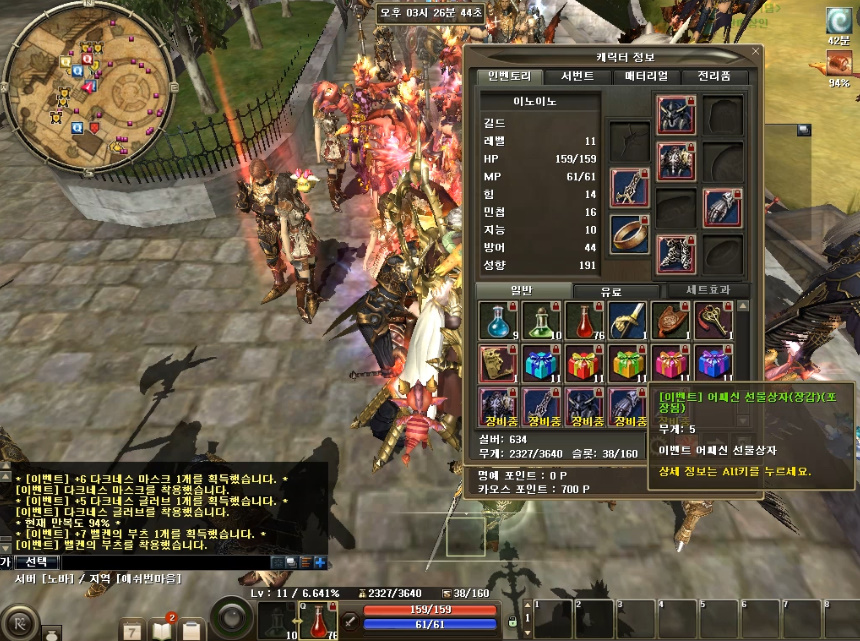Viewport: 860px width, 641px height.
Task: Click the equipped gauntlet slot
Action: pyautogui.click(x=722, y=209)
